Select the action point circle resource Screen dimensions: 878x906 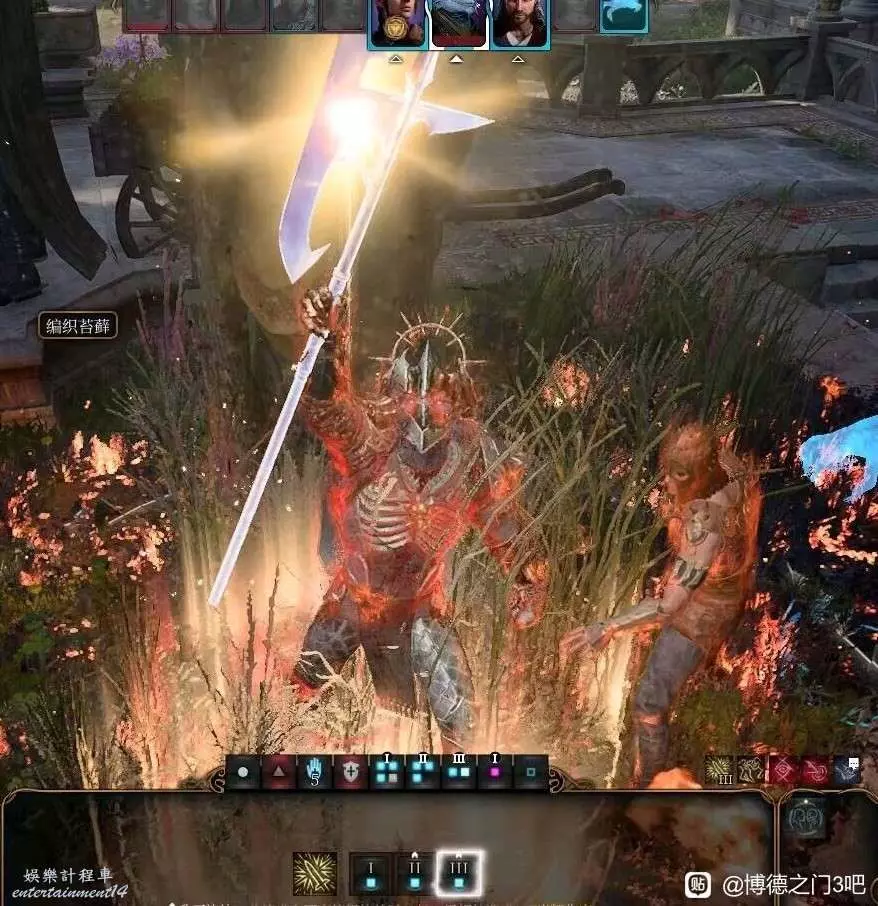pyautogui.click(x=243, y=774)
